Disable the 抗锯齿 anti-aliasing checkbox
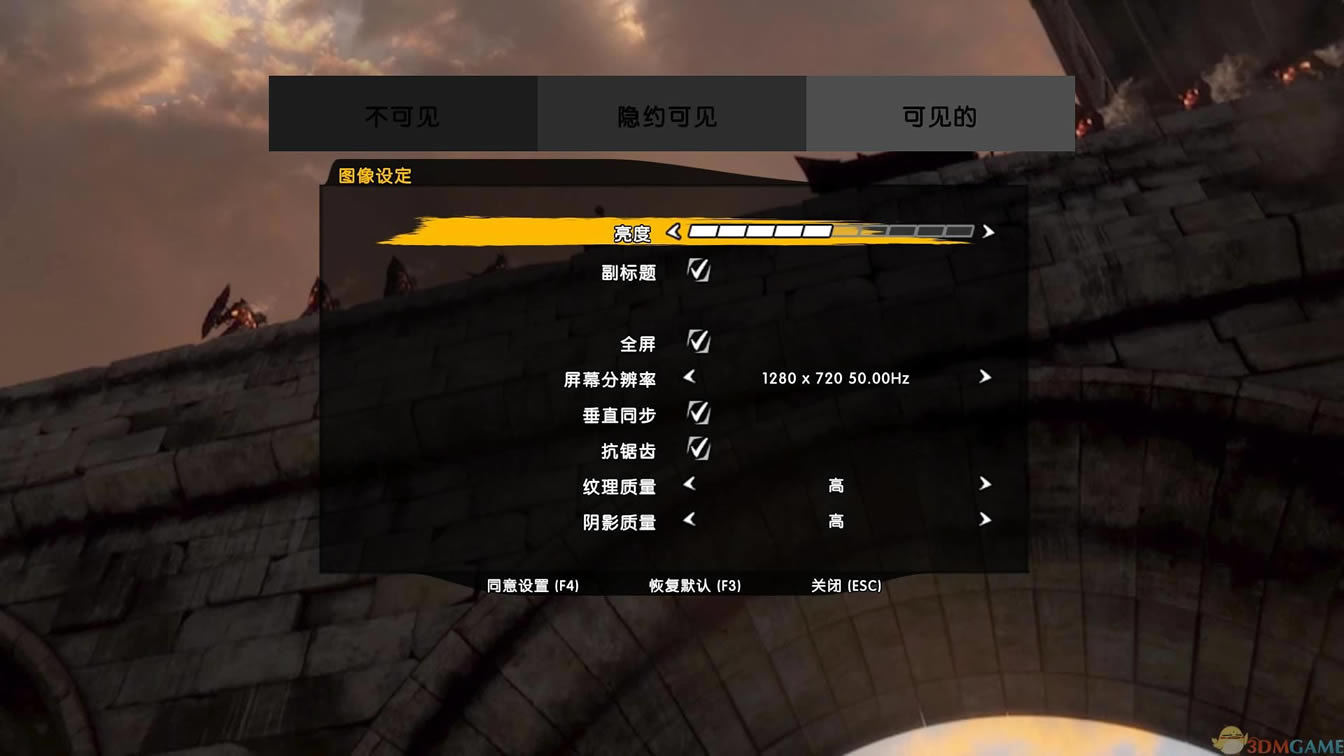The width and height of the screenshot is (1344, 756). tap(698, 449)
